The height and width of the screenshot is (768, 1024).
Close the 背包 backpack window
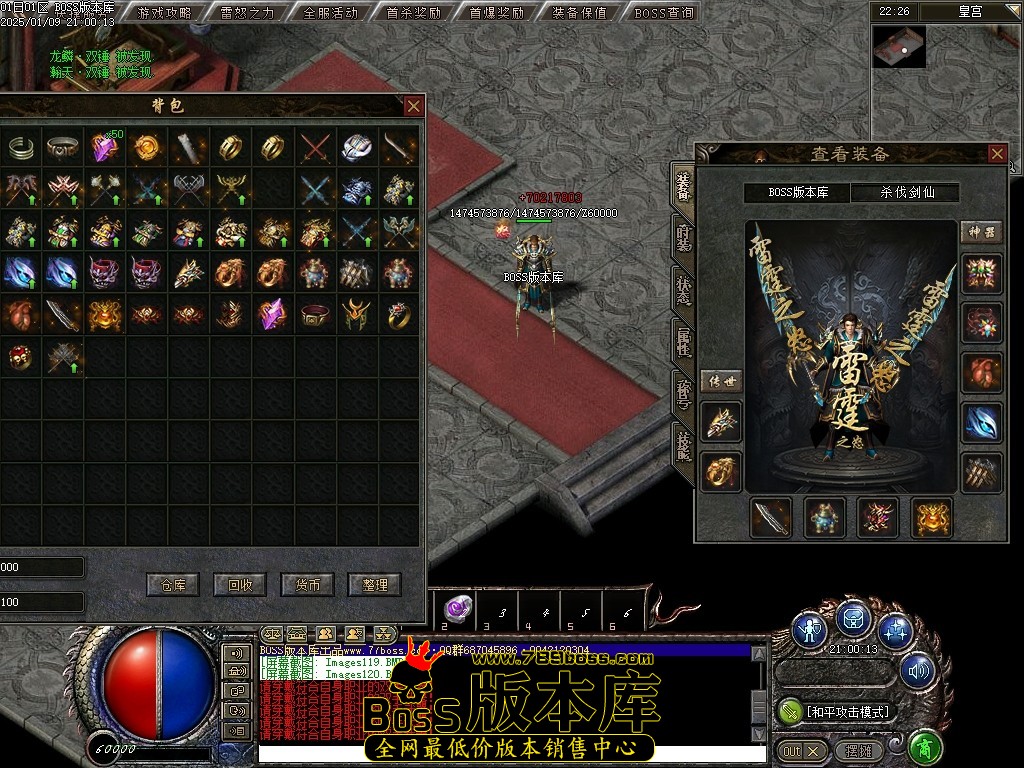point(413,106)
